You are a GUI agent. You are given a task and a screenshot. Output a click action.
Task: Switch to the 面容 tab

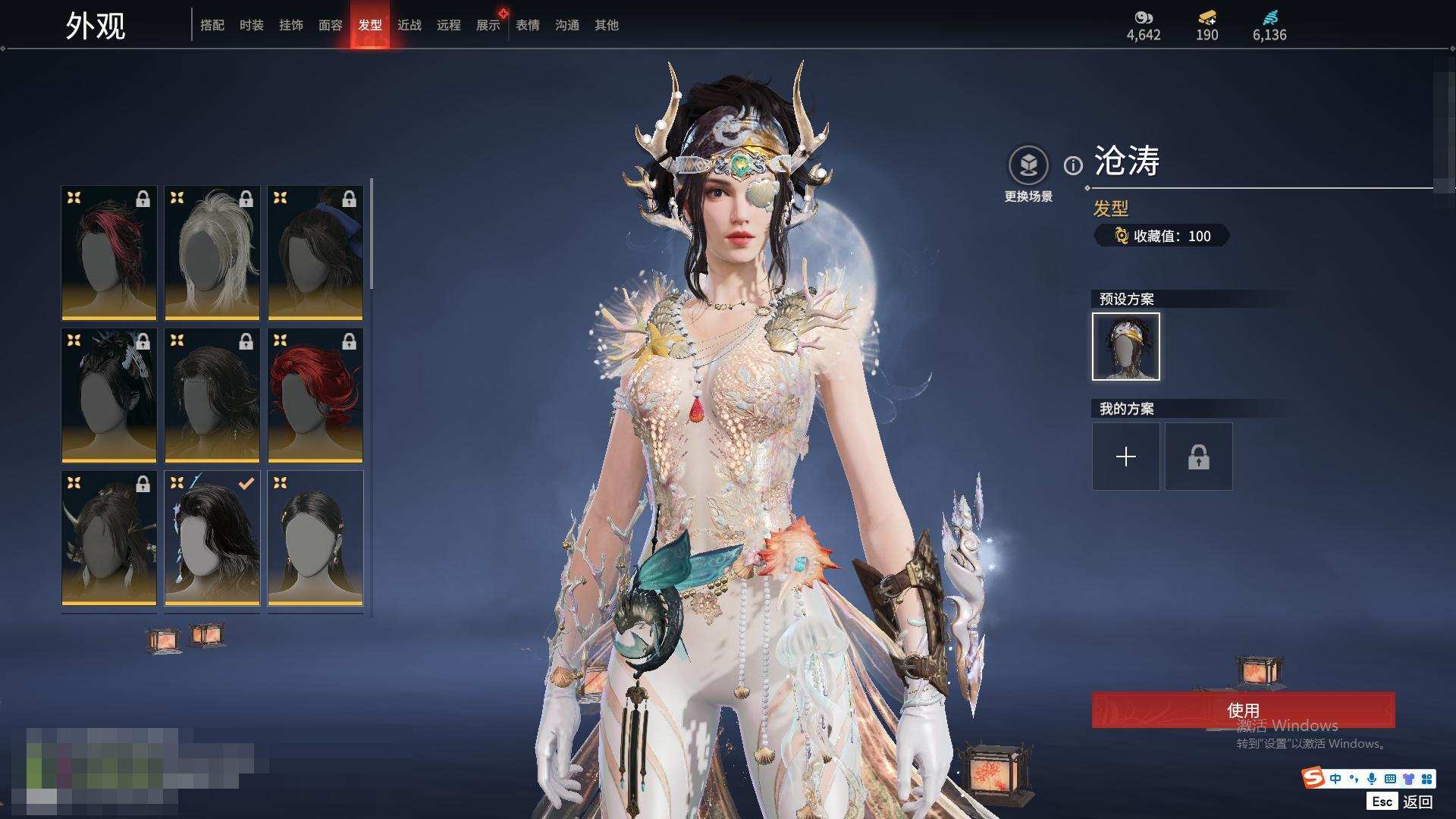331,25
